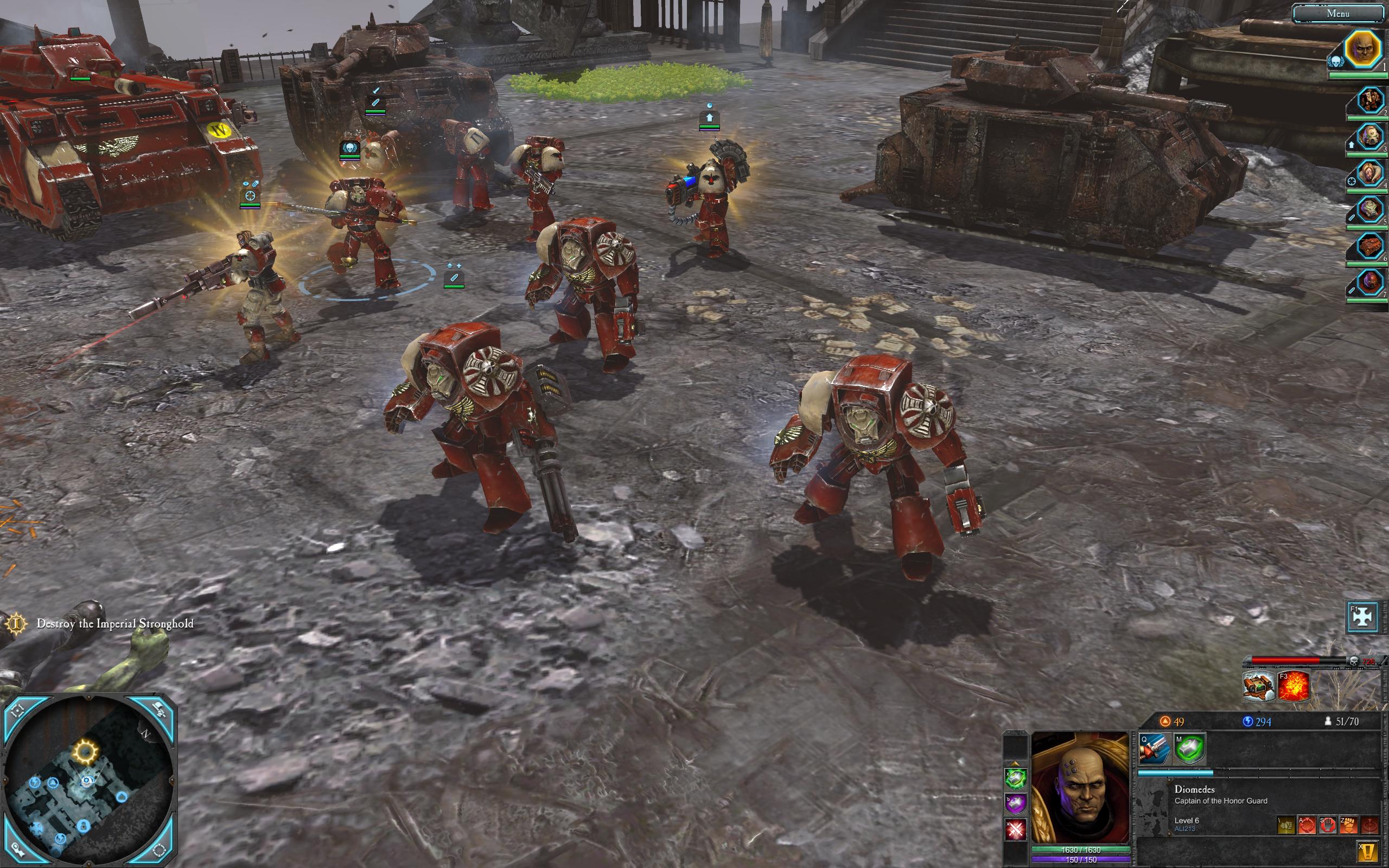Select the tank squad portrait numbered 6
Image resolution: width=1389 pixels, height=868 pixels.
[x=1369, y=247]
